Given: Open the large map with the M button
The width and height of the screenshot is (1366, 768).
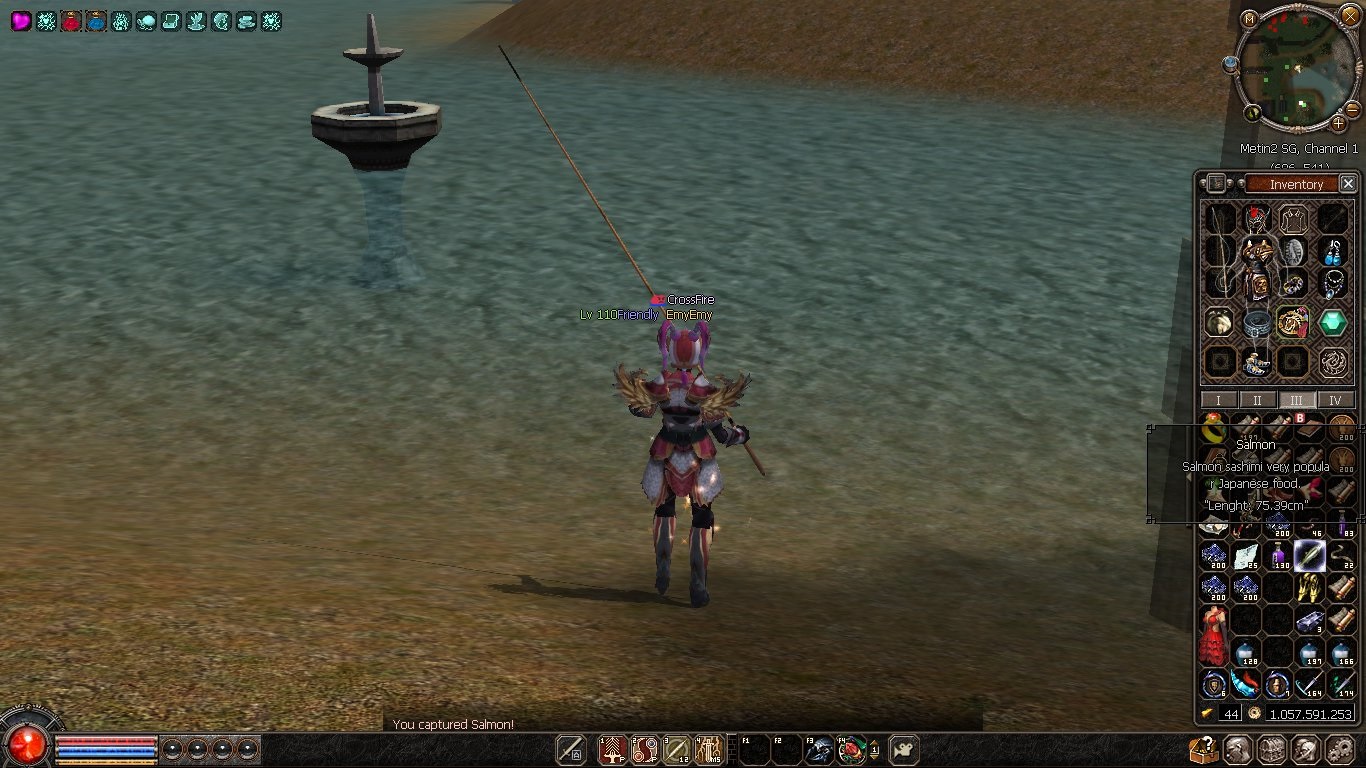Looking at the screenshot, I should tap(1249, 19).
